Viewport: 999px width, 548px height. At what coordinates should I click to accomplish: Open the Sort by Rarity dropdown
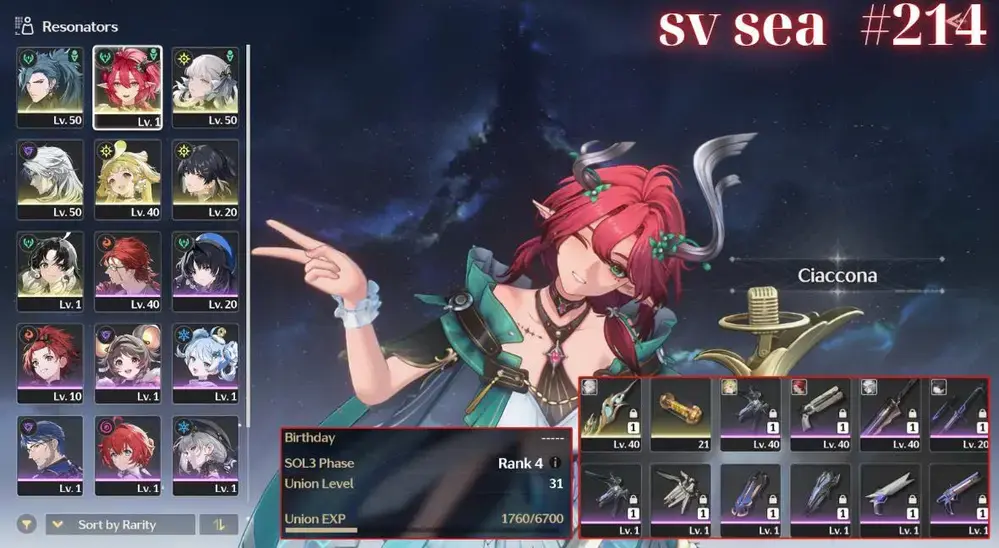(120, 525)
